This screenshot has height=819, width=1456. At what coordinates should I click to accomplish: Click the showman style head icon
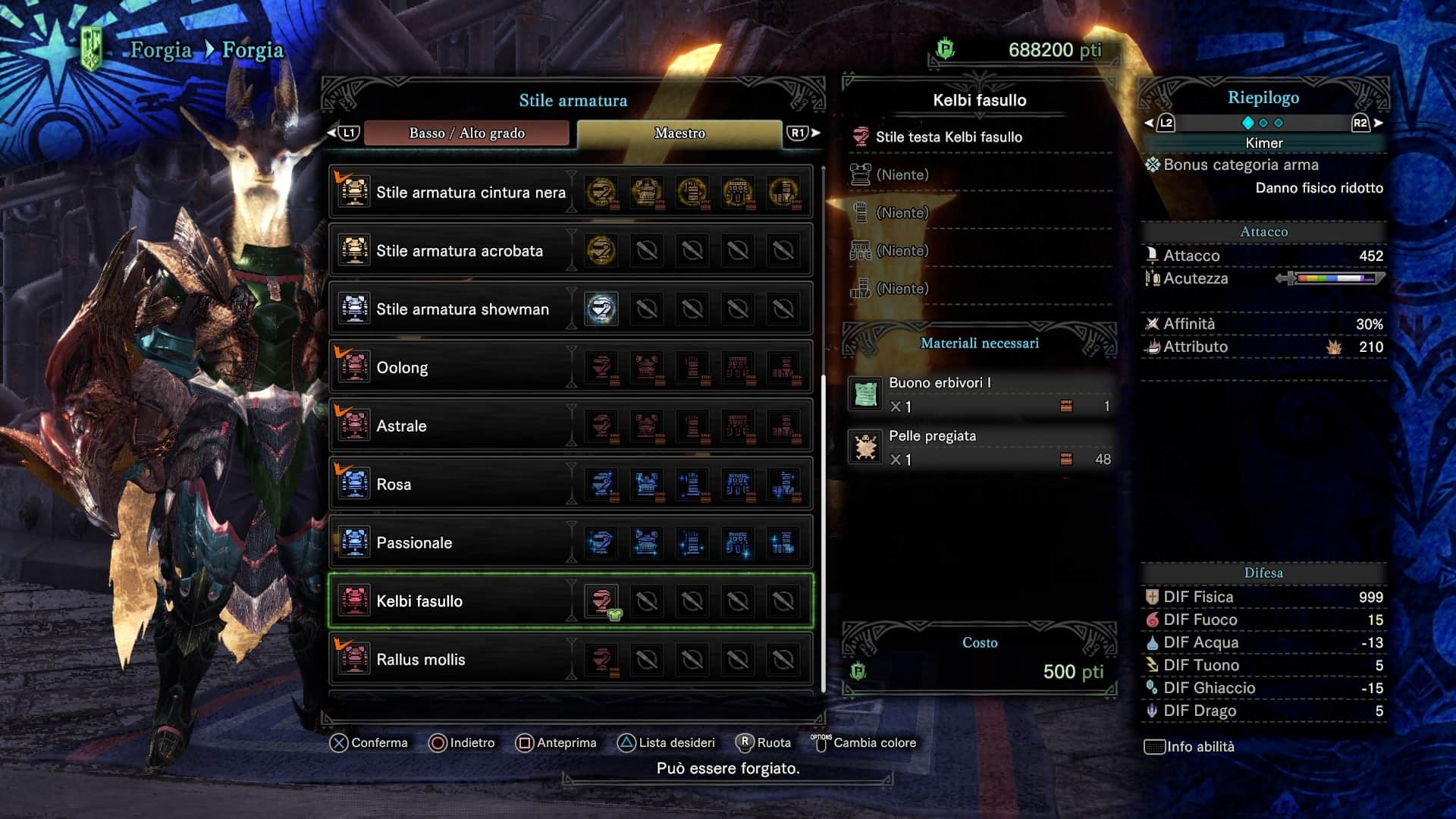[601, 309]
